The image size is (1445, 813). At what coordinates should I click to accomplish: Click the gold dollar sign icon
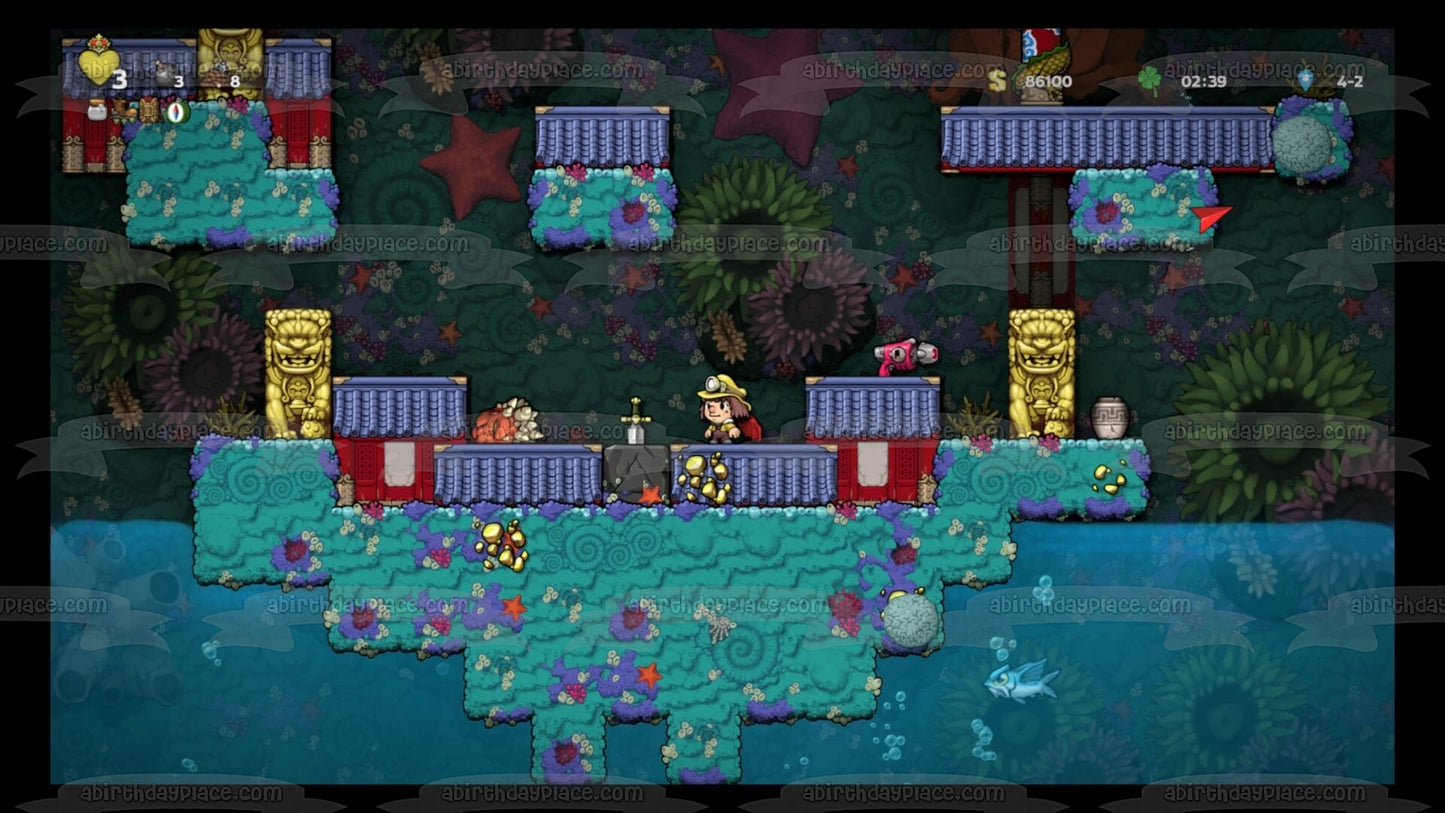pyautogui.click(x=996, y=80)
